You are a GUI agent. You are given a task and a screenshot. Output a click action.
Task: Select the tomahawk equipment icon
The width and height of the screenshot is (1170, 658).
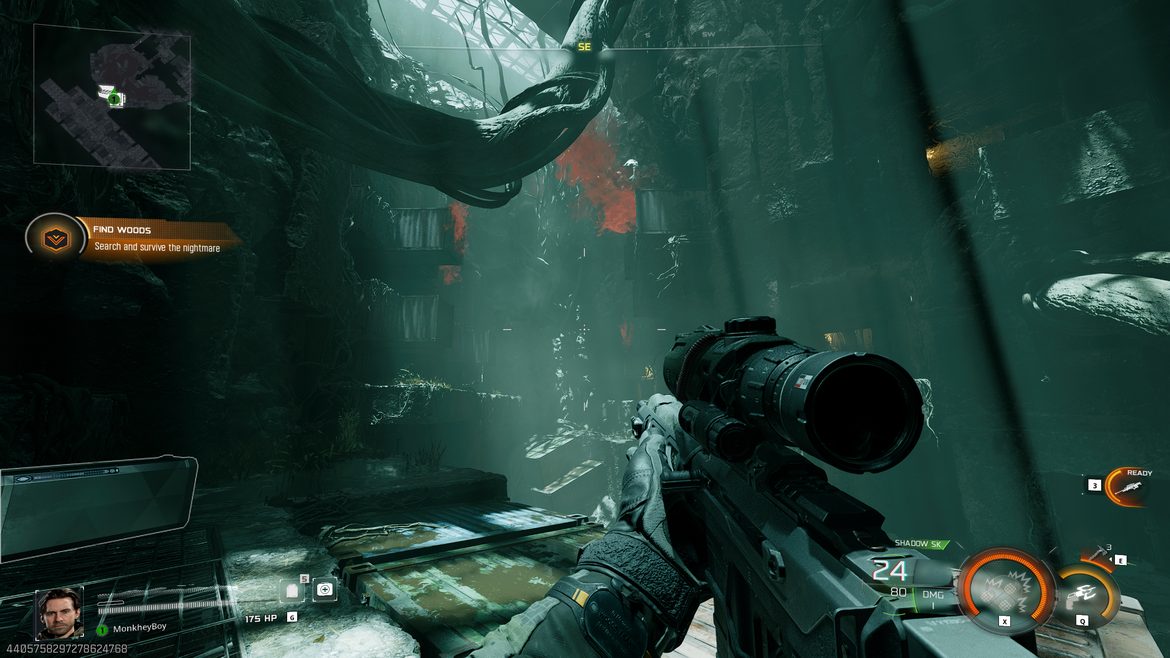1098,553
